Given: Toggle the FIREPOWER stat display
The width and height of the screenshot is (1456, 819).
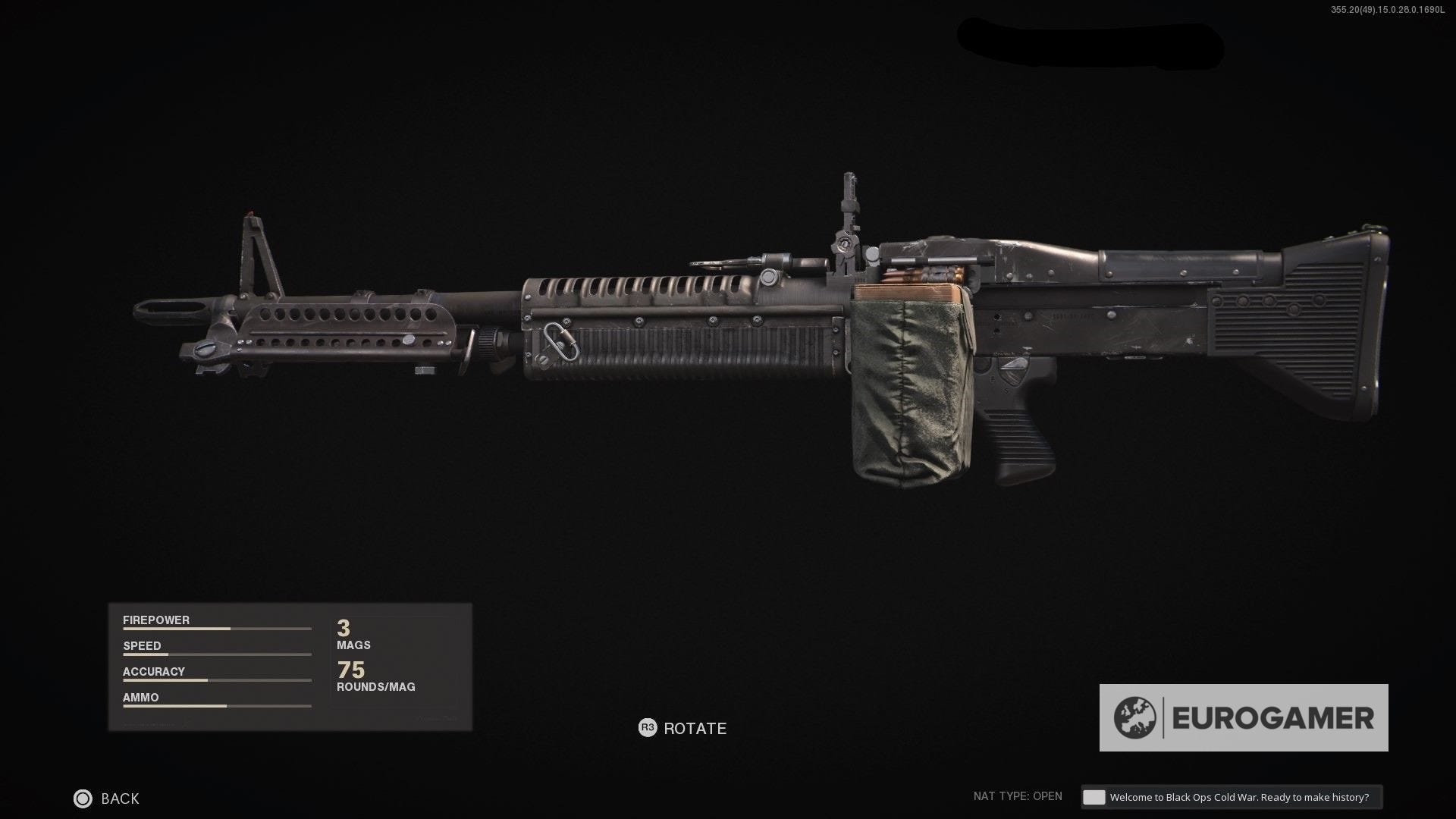Looking at the screenshot, I should [x=155, y=620].
